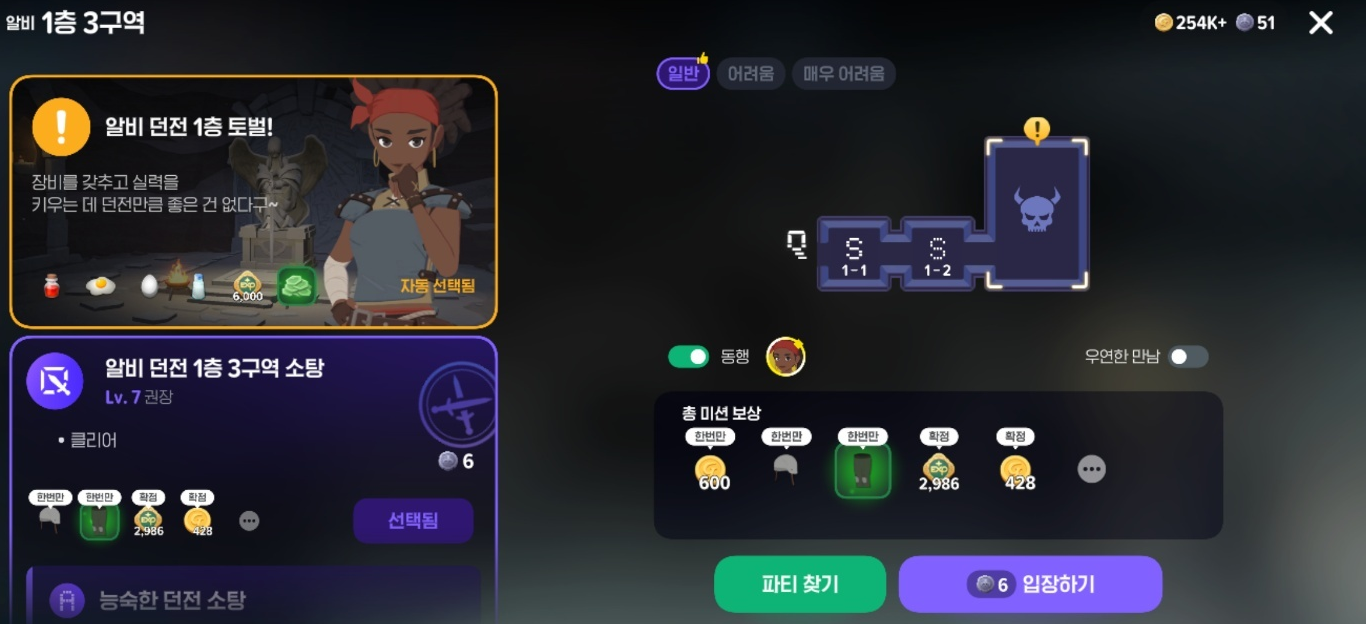
Task: Select room 1-1 on the dungeon map
Action: click(853, 255)
